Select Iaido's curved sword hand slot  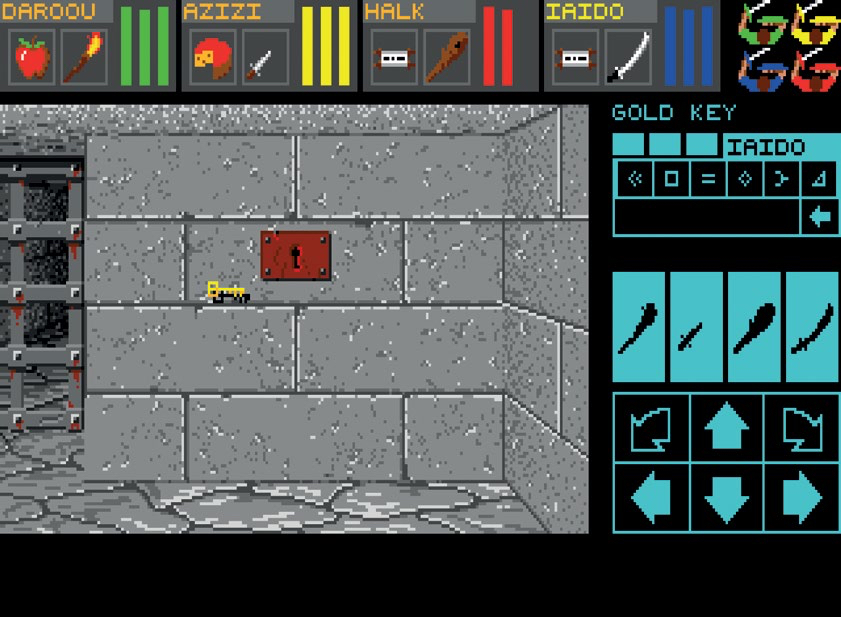(628, 57)
